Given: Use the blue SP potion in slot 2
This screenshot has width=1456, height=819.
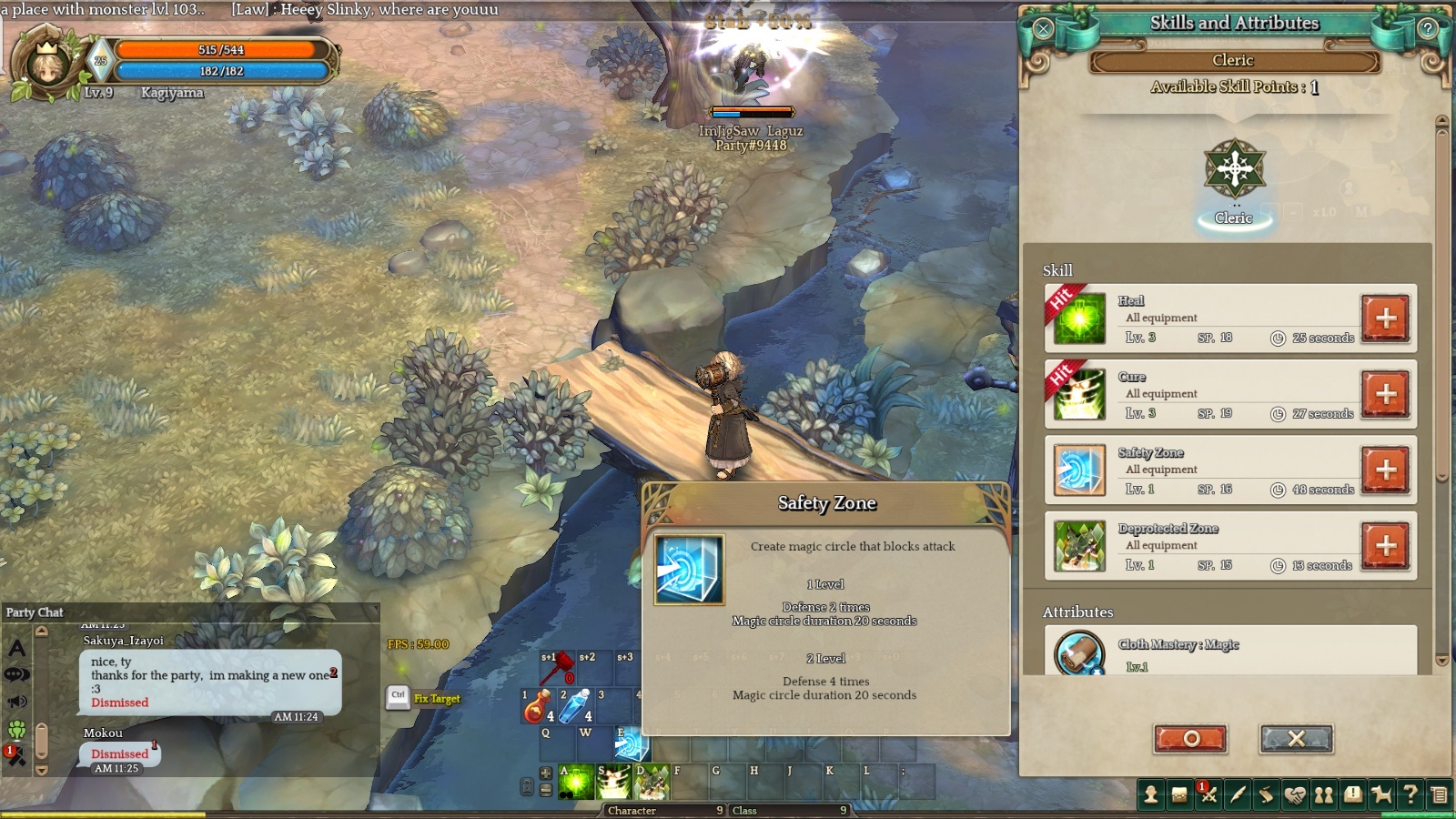Looking at the screenshot, I should coord(576,706).
